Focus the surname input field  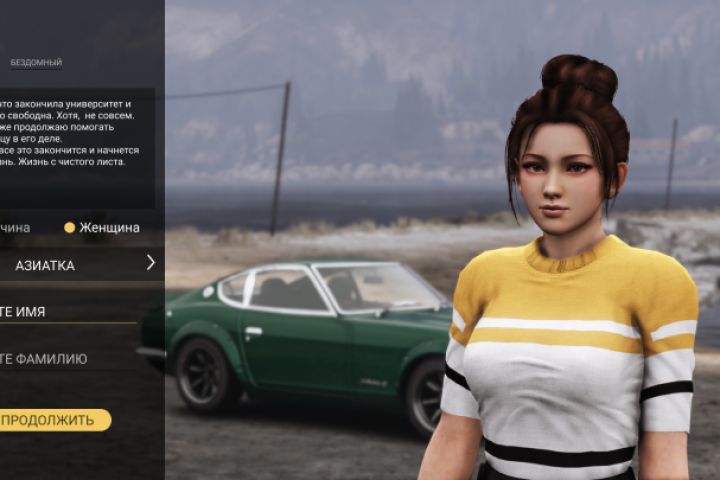coord(60,358)
